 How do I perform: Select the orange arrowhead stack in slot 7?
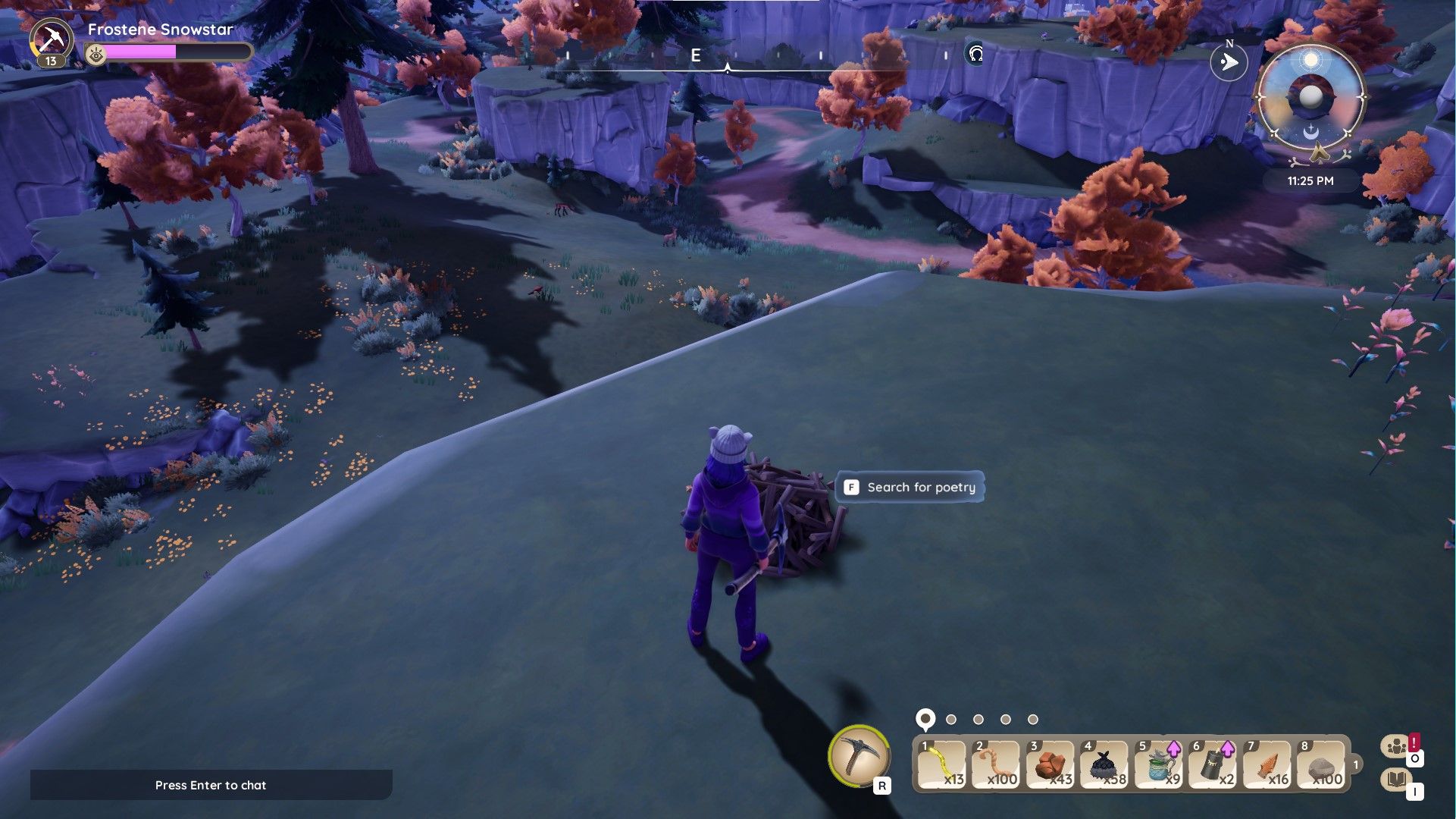pos(1268,764)
